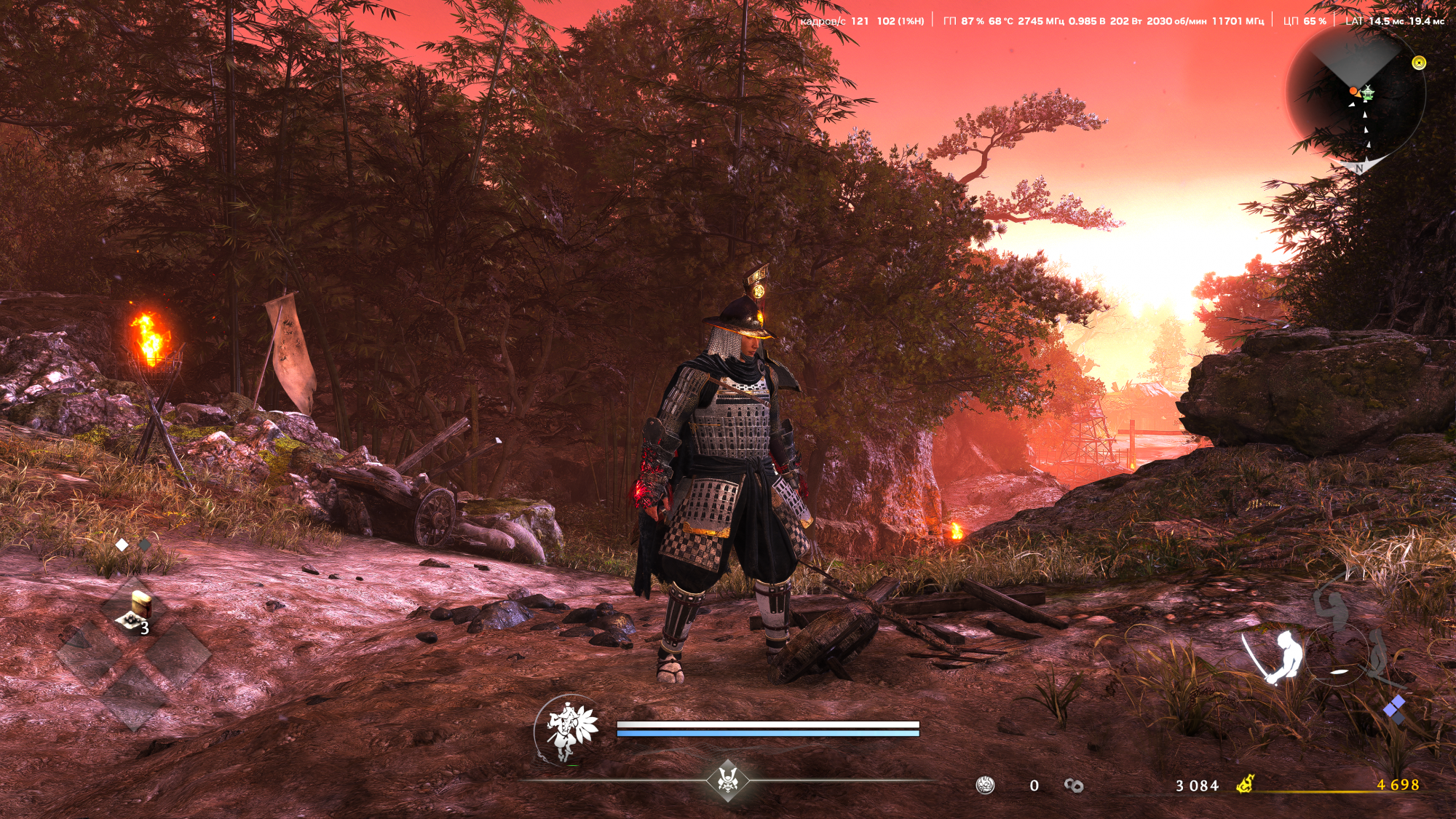This screenshot has width=1456, height=819.
Task: Click the north compass indicator on minimap
Action: point(1358,168)
